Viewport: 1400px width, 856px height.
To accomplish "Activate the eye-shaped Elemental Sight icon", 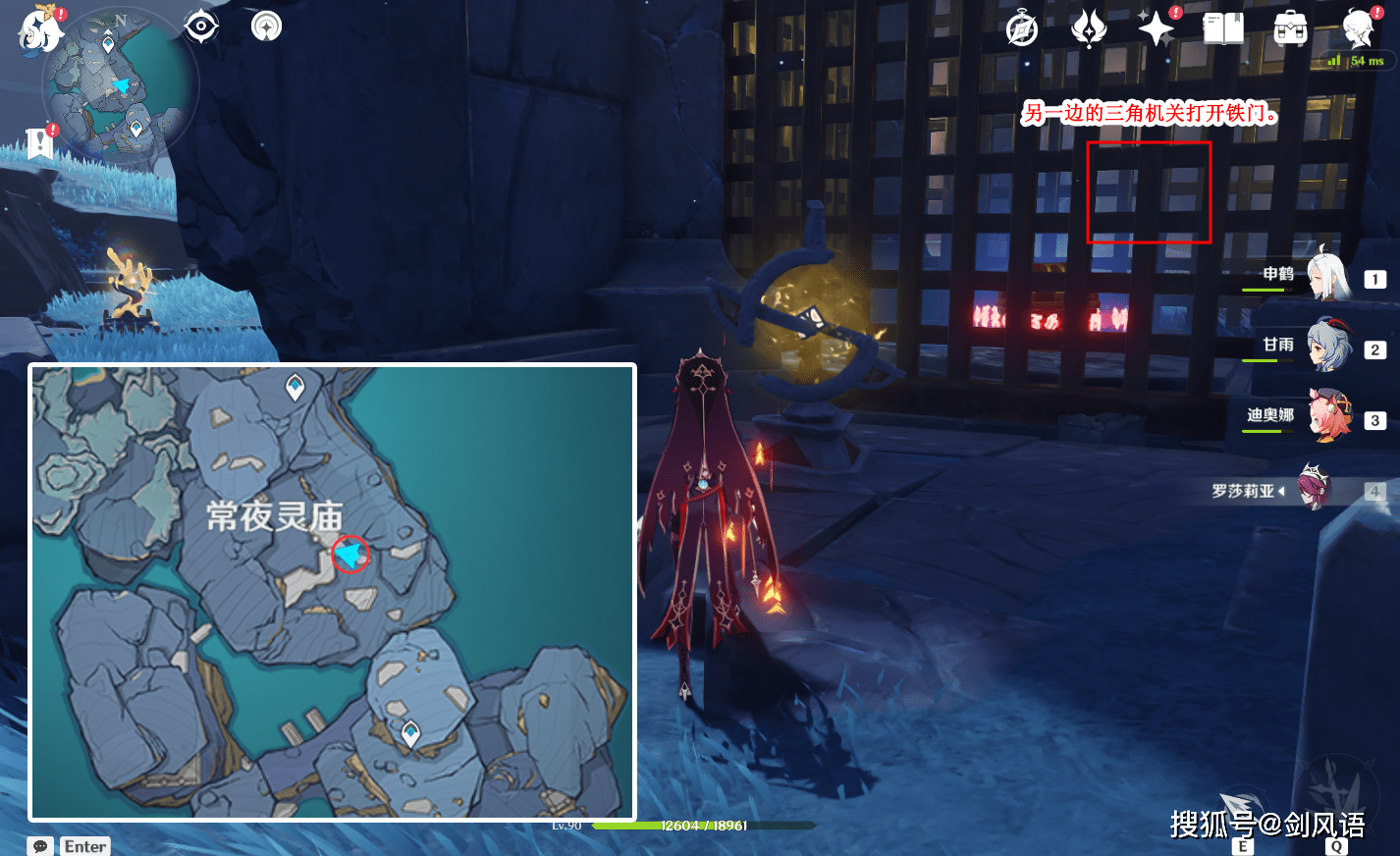I will pyautogui.click(x=201, y=27).
